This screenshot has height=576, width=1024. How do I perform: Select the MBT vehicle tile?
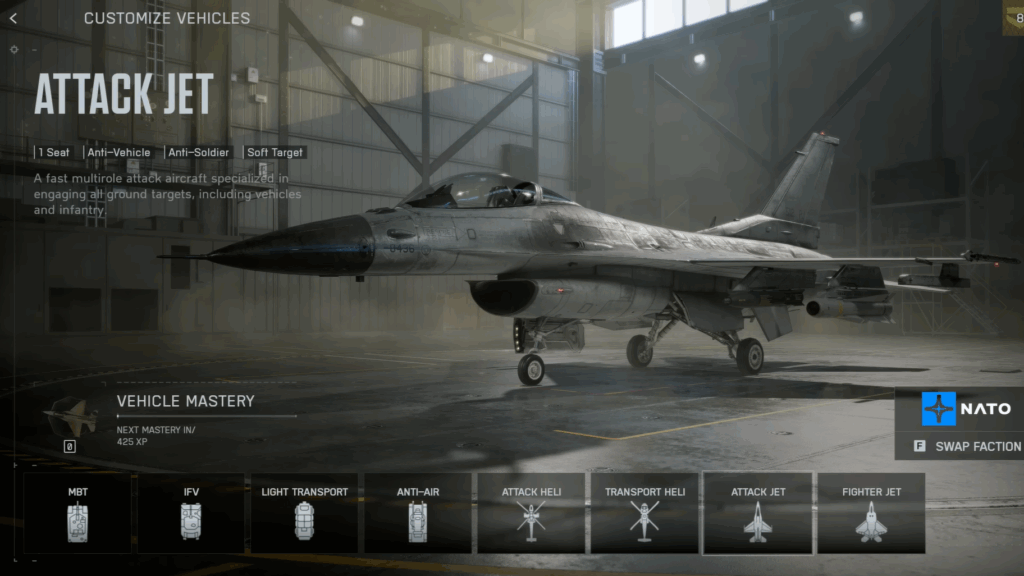pyautogui.click(x=78, y=513)
